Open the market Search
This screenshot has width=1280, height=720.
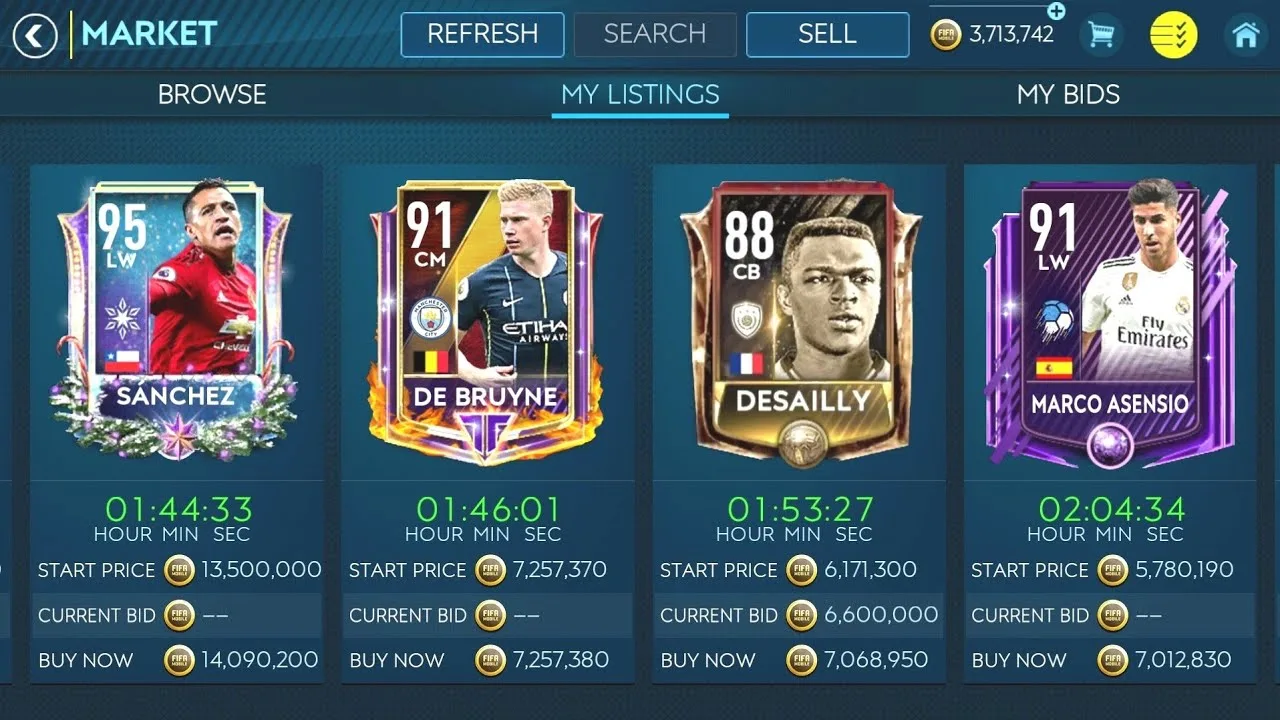click(x=655, y=34)
